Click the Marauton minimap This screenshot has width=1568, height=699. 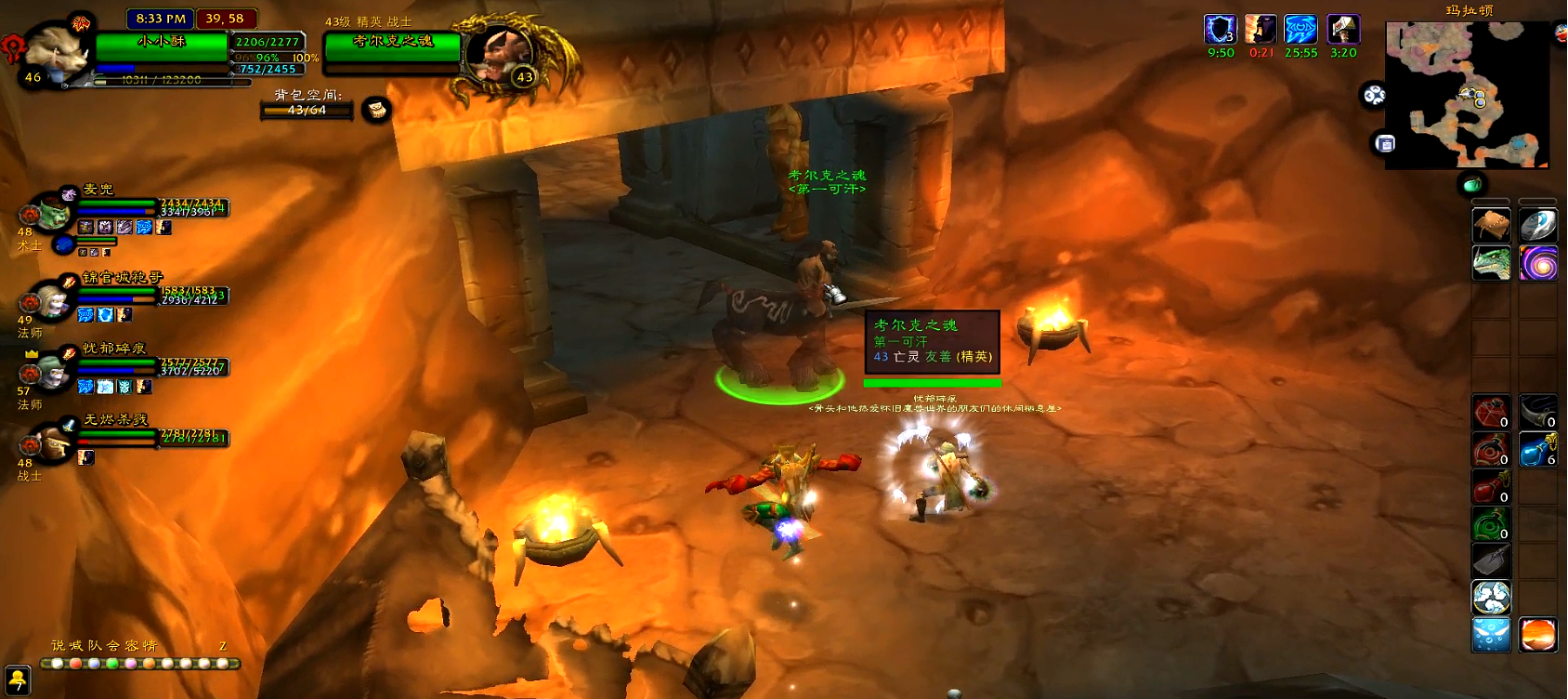tap(1466, 96)
